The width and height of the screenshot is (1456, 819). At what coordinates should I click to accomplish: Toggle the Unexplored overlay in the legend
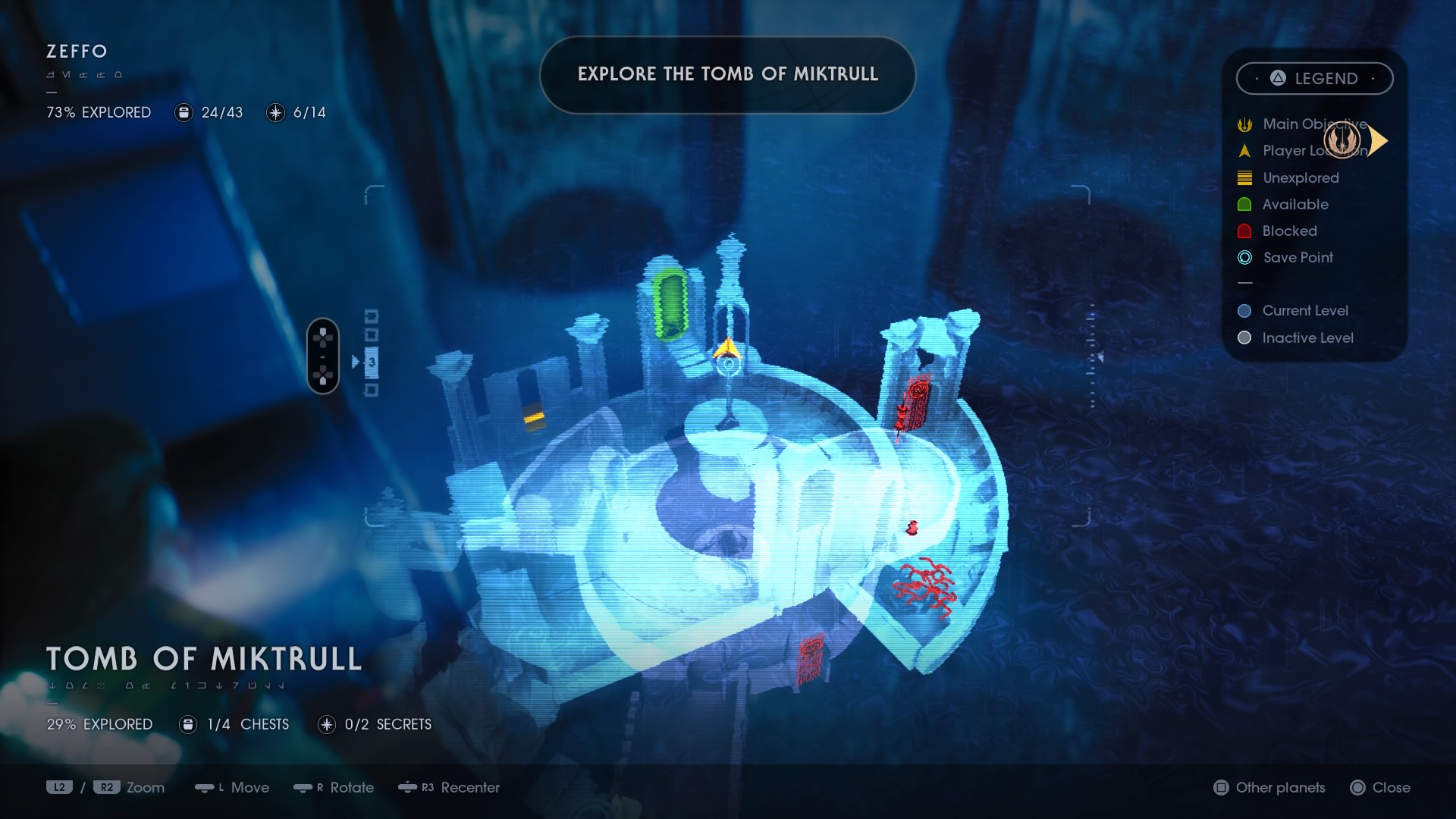1244,177
